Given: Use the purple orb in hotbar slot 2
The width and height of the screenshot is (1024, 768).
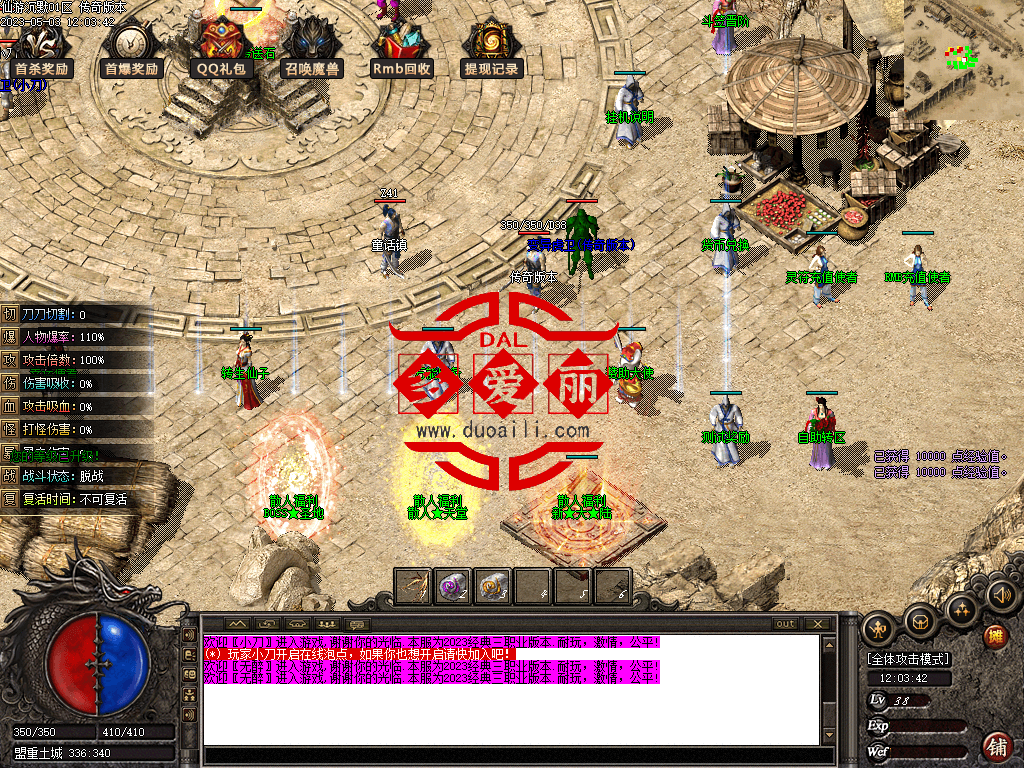Looking at the screenshot, I should pos(453,586).
